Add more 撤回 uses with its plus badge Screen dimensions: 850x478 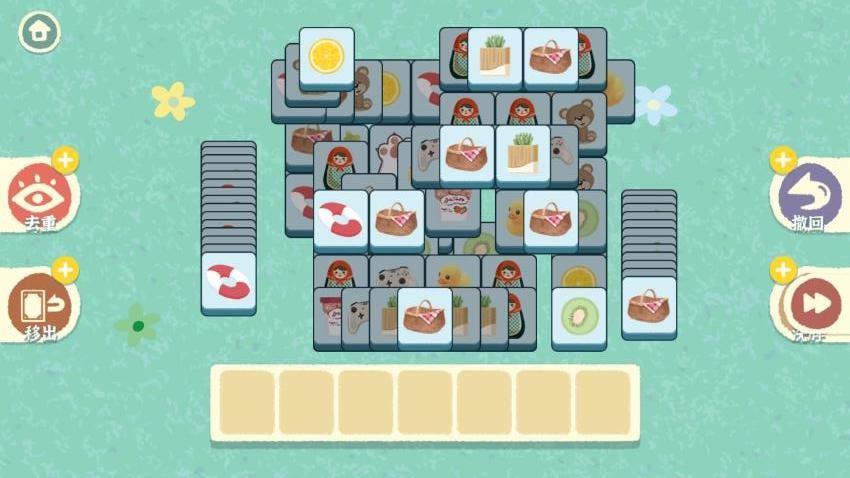click(x=783, y=160)
